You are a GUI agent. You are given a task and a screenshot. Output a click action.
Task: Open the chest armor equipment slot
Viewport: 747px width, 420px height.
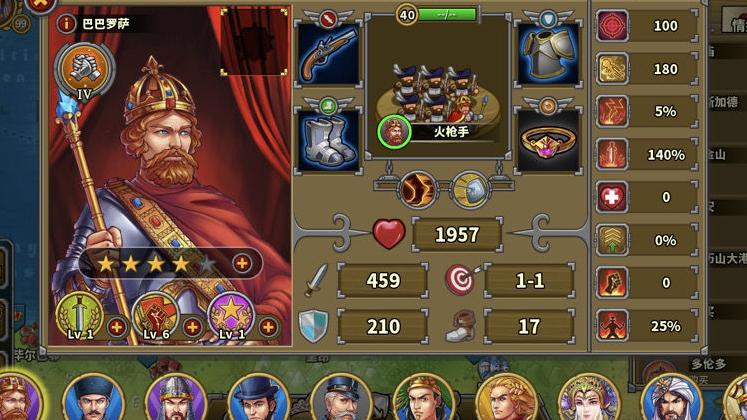coord(548,55)
